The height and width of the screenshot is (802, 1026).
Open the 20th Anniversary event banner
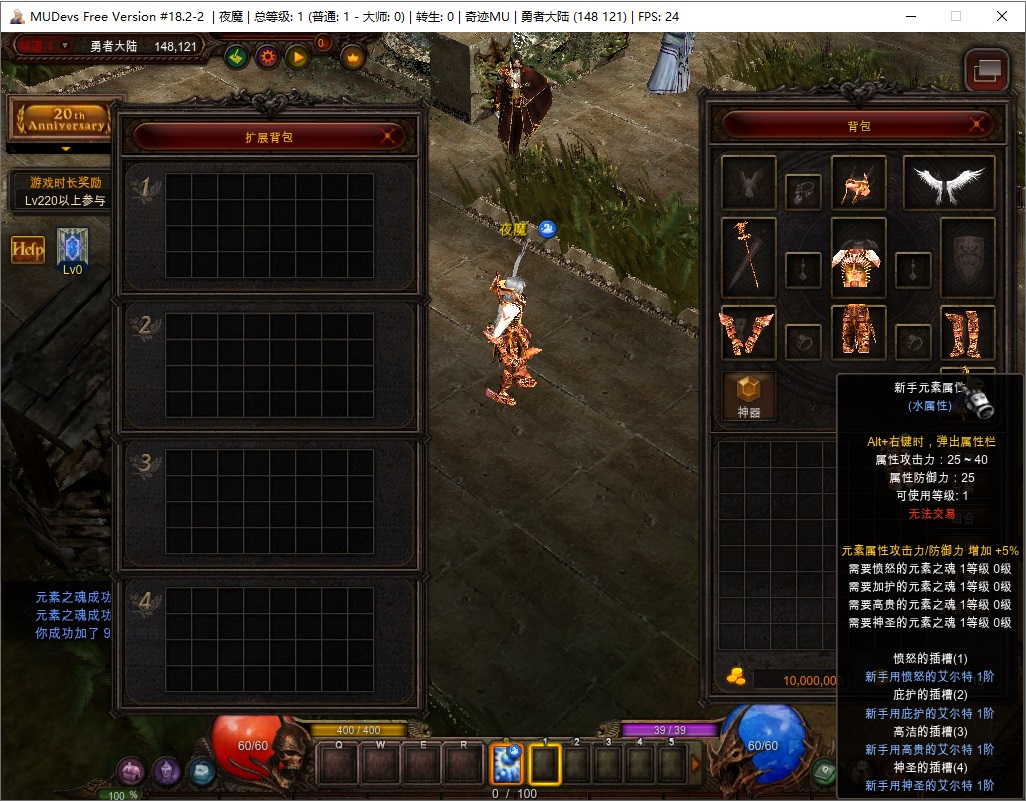(x=65, y=121)
